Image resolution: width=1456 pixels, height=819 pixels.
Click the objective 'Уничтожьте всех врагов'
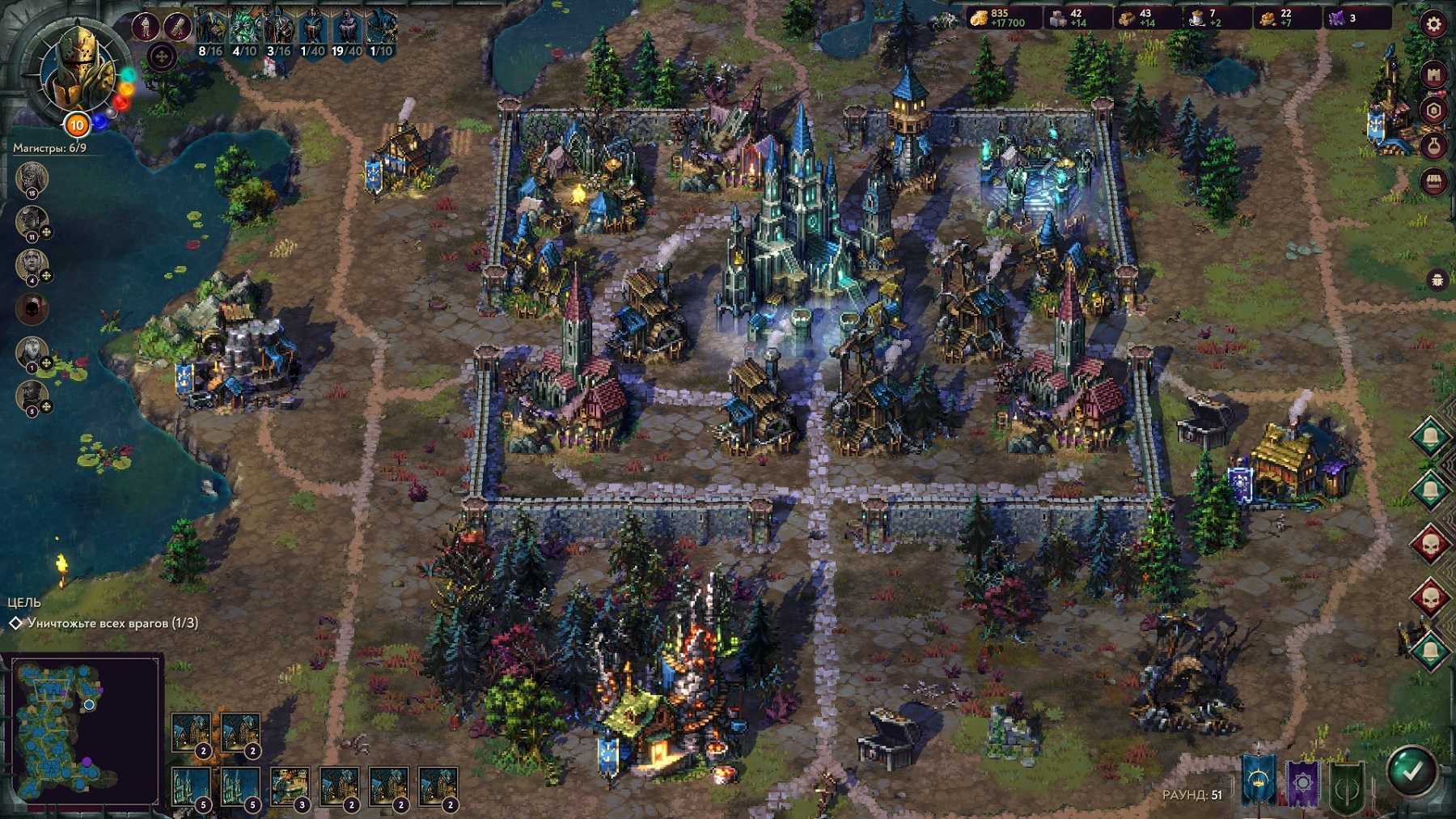112,623
